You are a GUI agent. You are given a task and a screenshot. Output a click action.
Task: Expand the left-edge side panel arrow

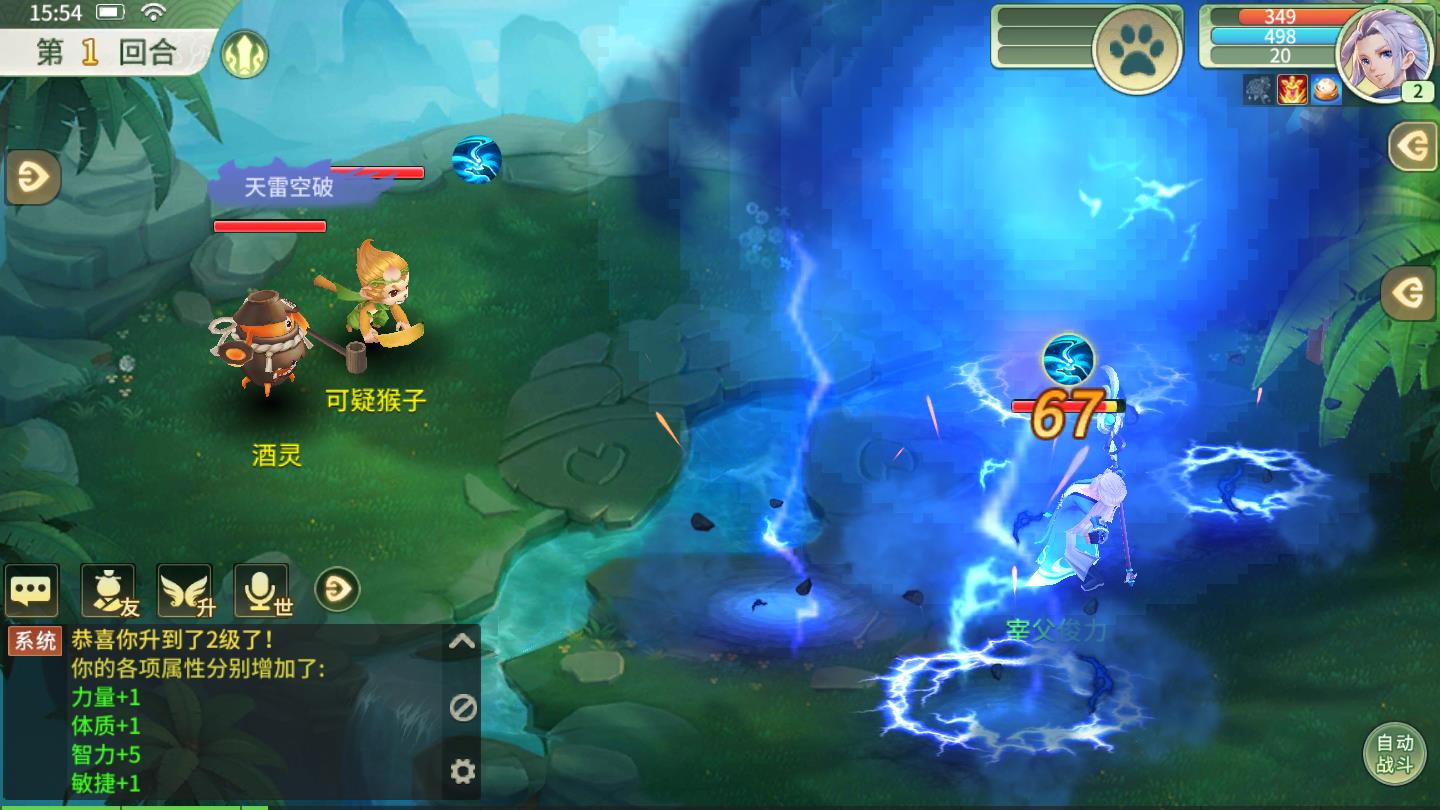pyautogui.click(x=33, y=178)
